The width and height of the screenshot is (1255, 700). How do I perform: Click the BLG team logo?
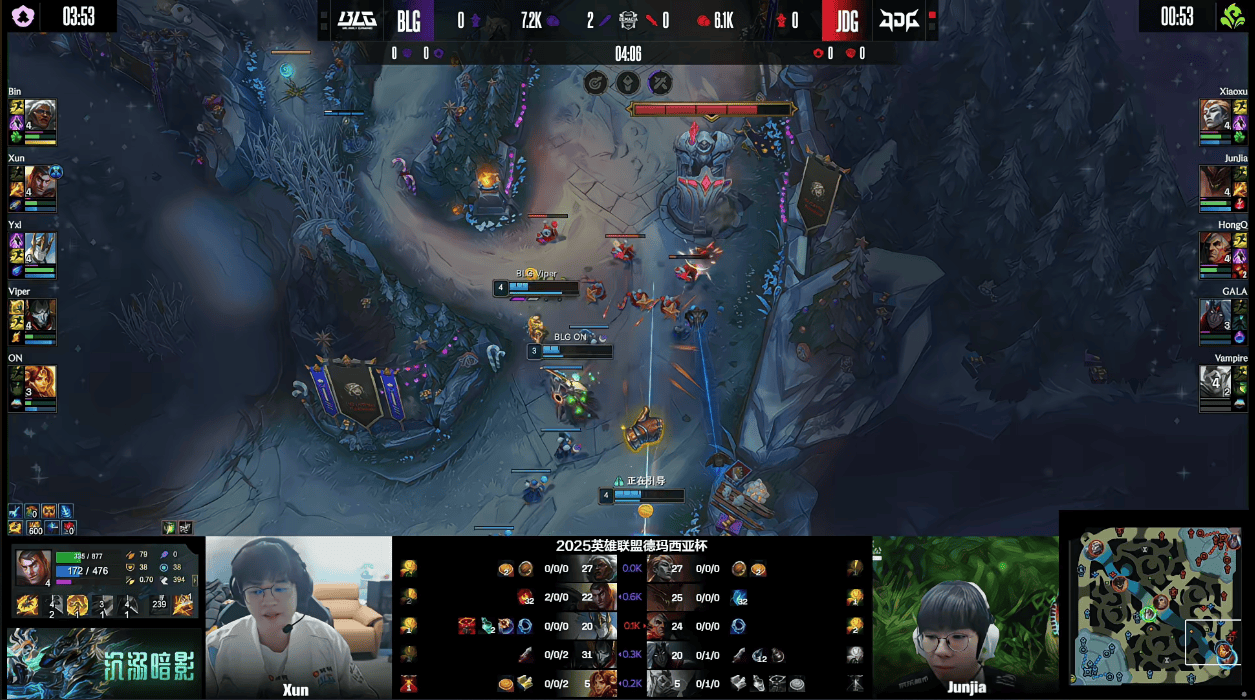point(356,20)
